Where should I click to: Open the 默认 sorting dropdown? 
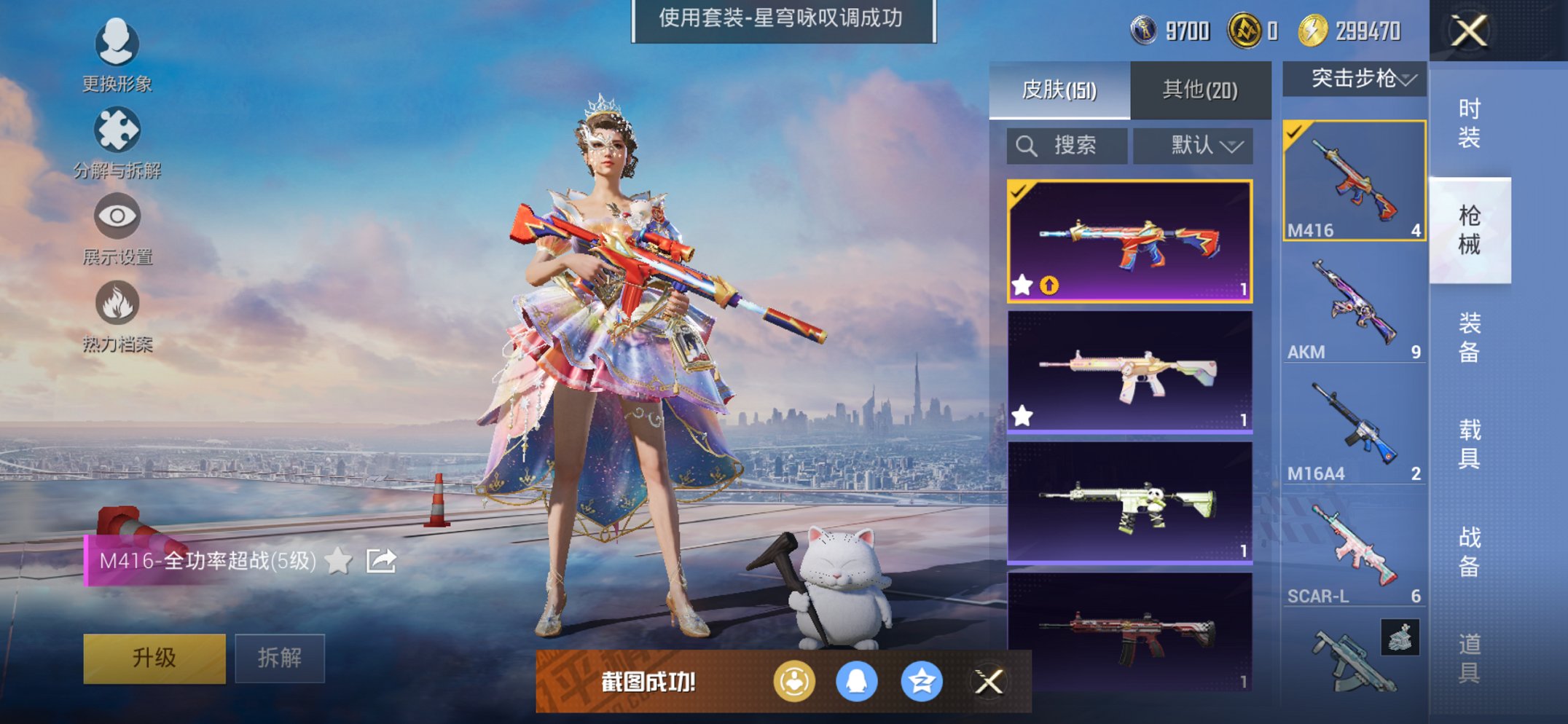(x=1193, y=145)
